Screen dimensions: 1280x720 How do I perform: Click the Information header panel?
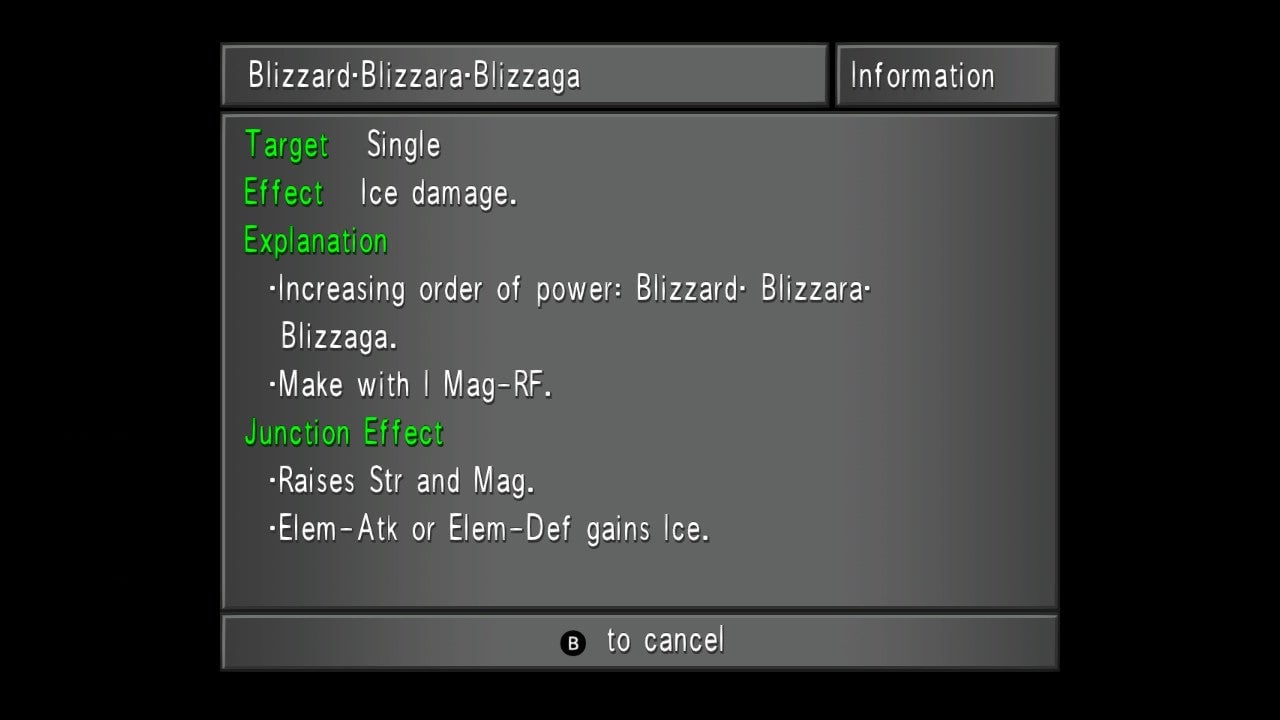(946, 74)
